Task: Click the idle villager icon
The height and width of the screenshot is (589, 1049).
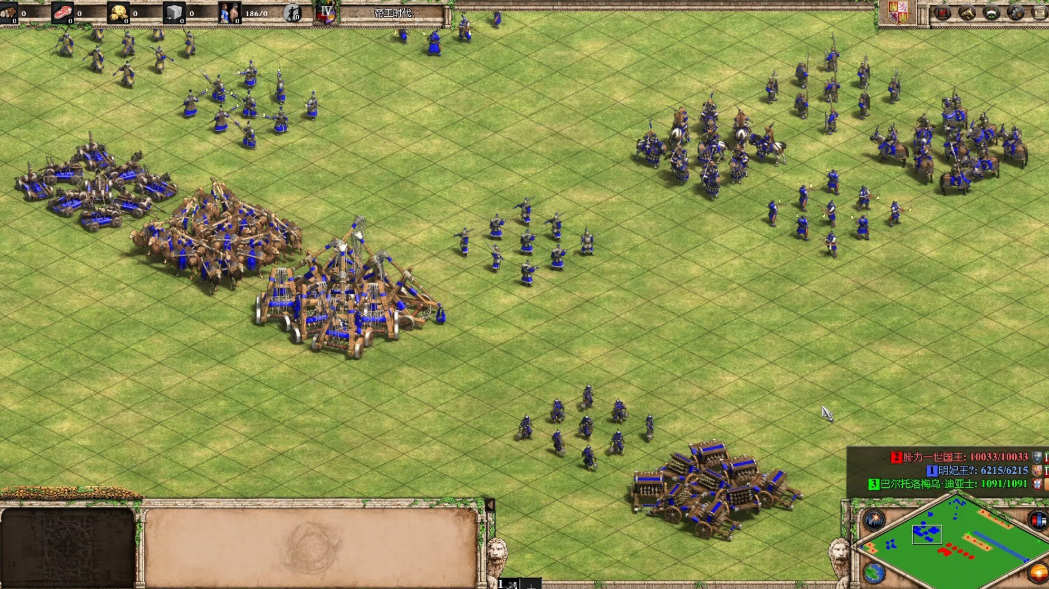Action: (x=292, y=13)
